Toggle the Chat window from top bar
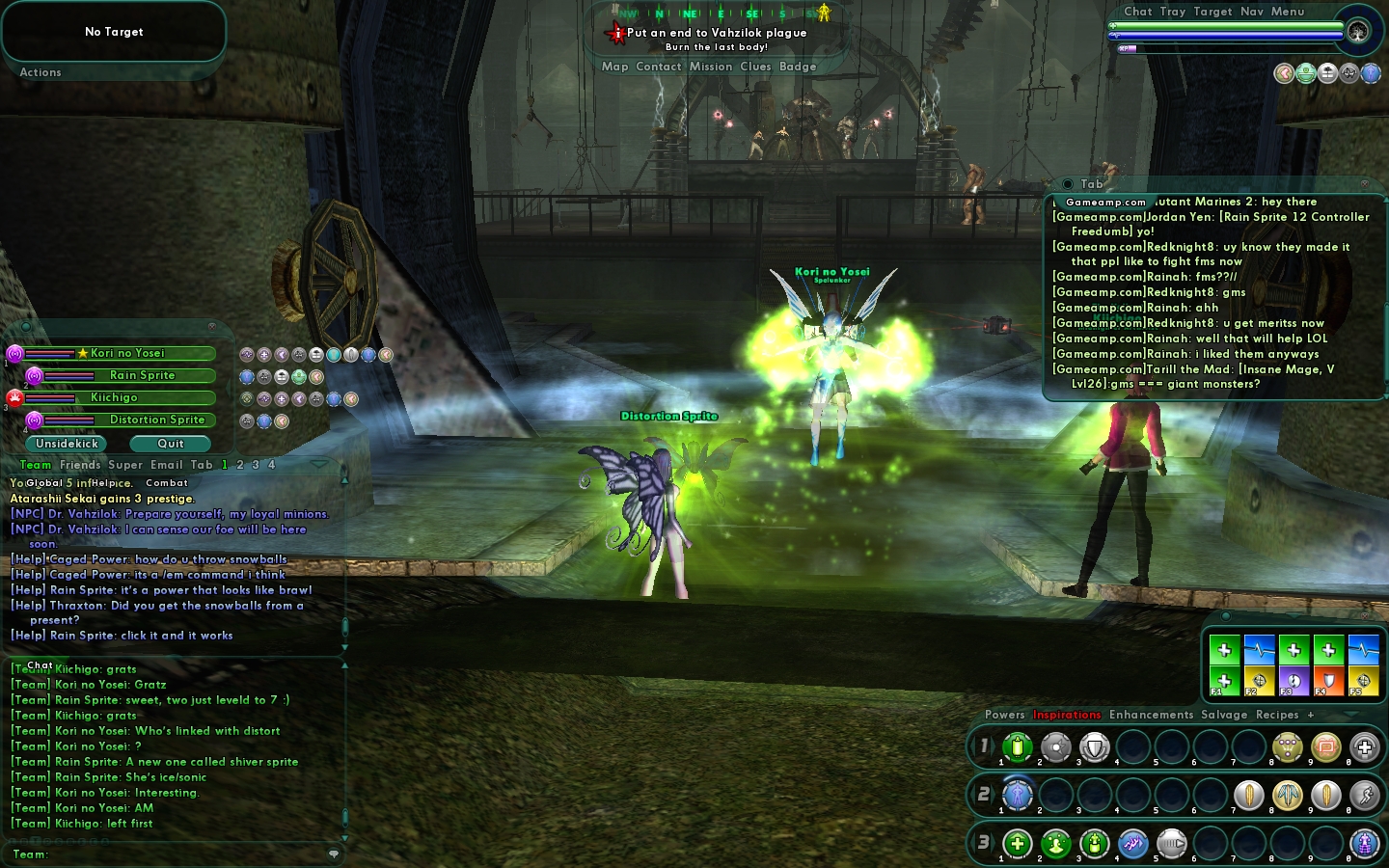This screenshot has width=1389, height=868. pos(1137,12)
